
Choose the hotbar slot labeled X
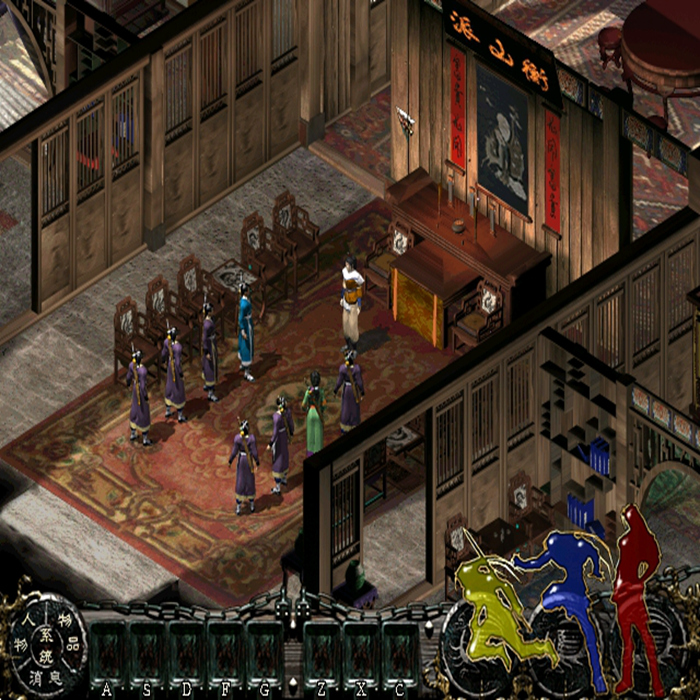(x=360, y=655)
